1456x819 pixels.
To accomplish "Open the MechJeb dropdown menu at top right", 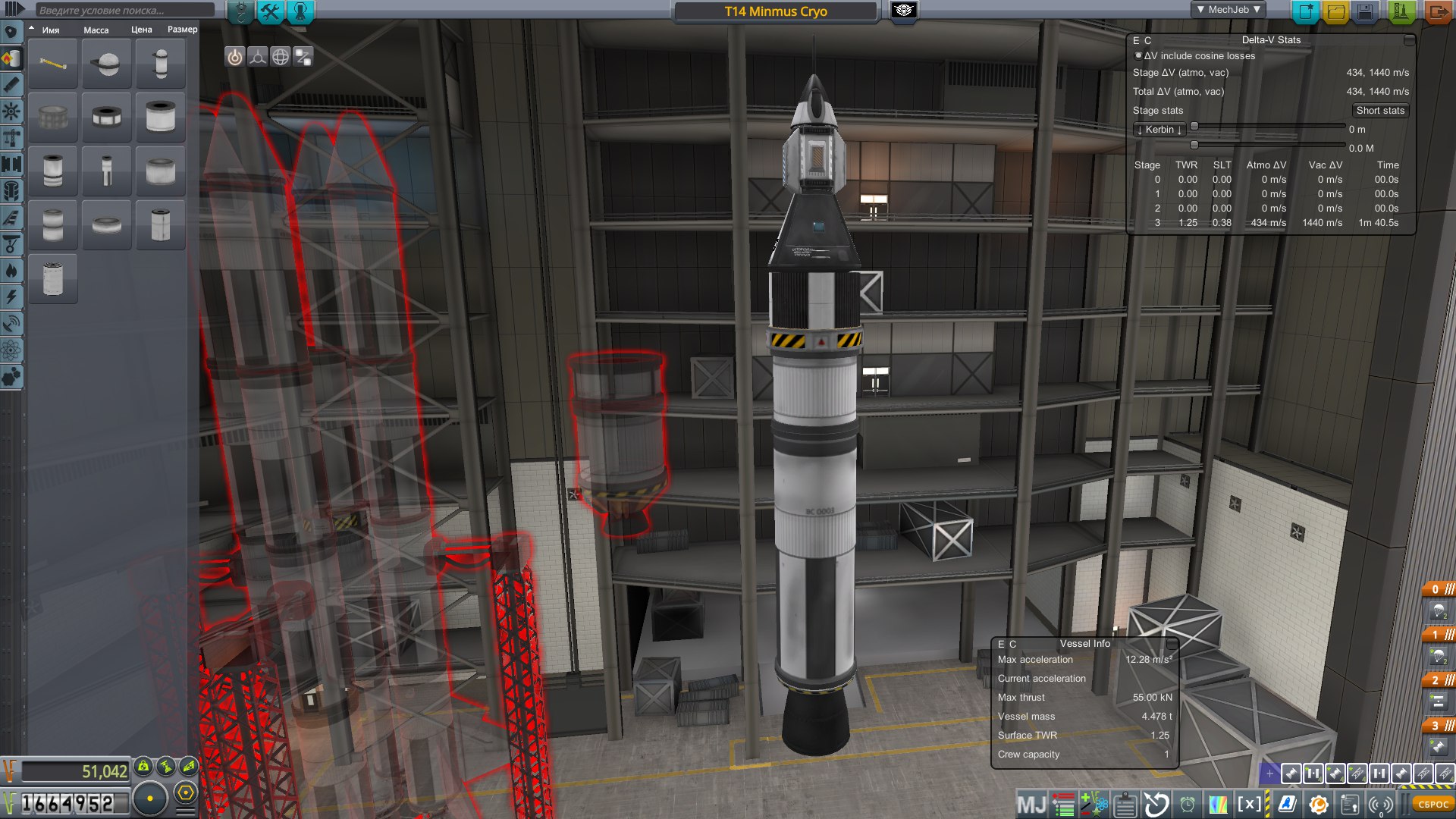I will (x=1230, y=9).
